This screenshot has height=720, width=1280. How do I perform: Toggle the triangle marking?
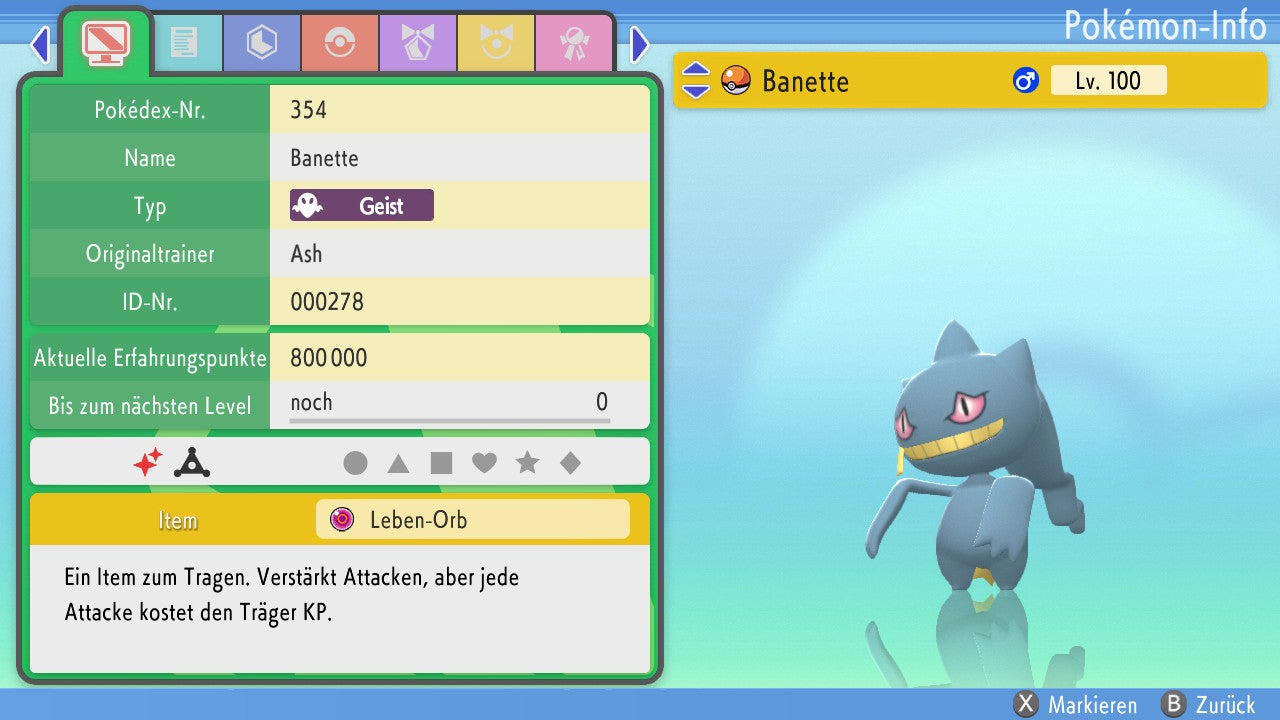click(x=398, y=463)
